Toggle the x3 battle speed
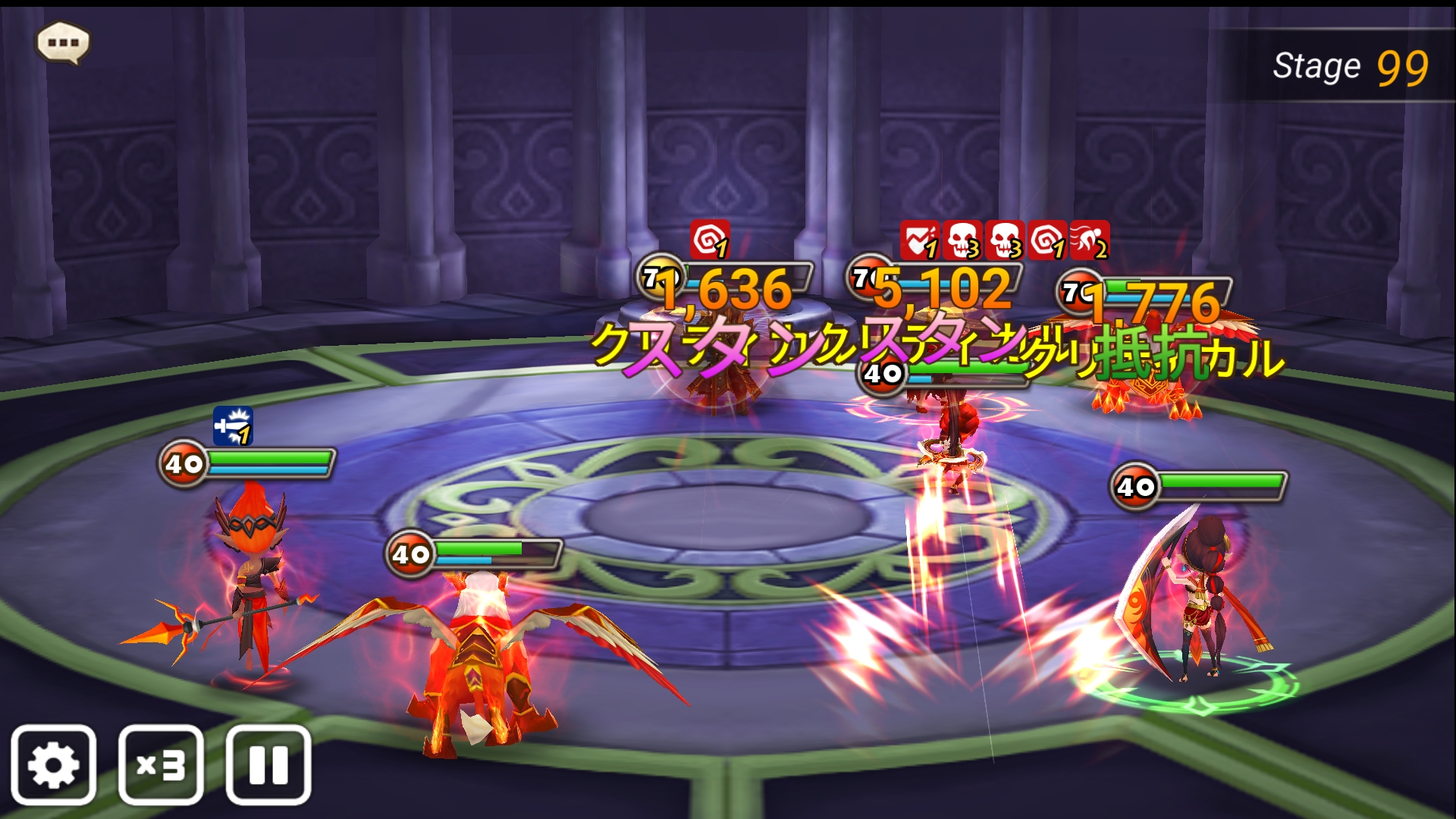 tap(161, 764)
